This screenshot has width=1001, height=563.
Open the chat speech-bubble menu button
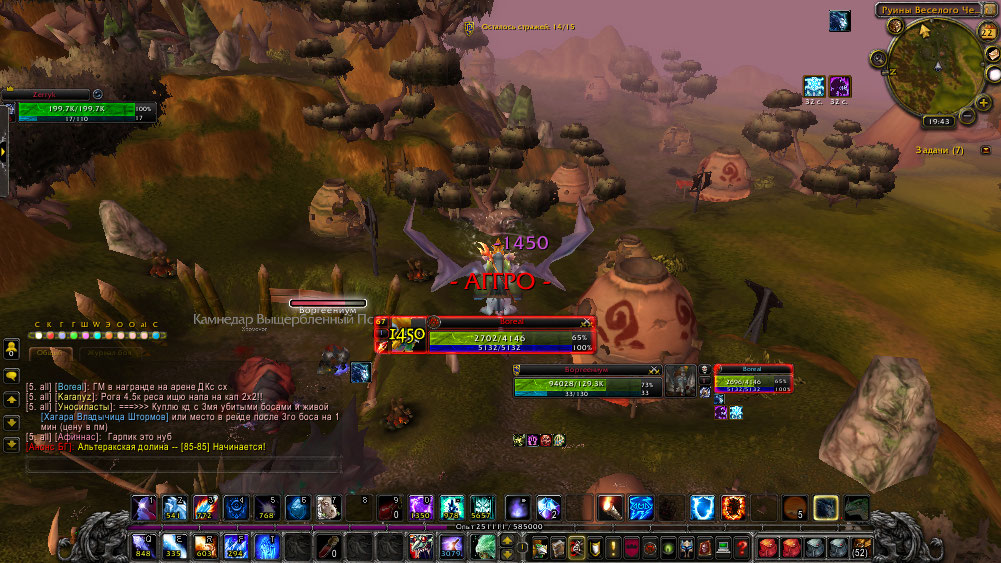point(12,375)
